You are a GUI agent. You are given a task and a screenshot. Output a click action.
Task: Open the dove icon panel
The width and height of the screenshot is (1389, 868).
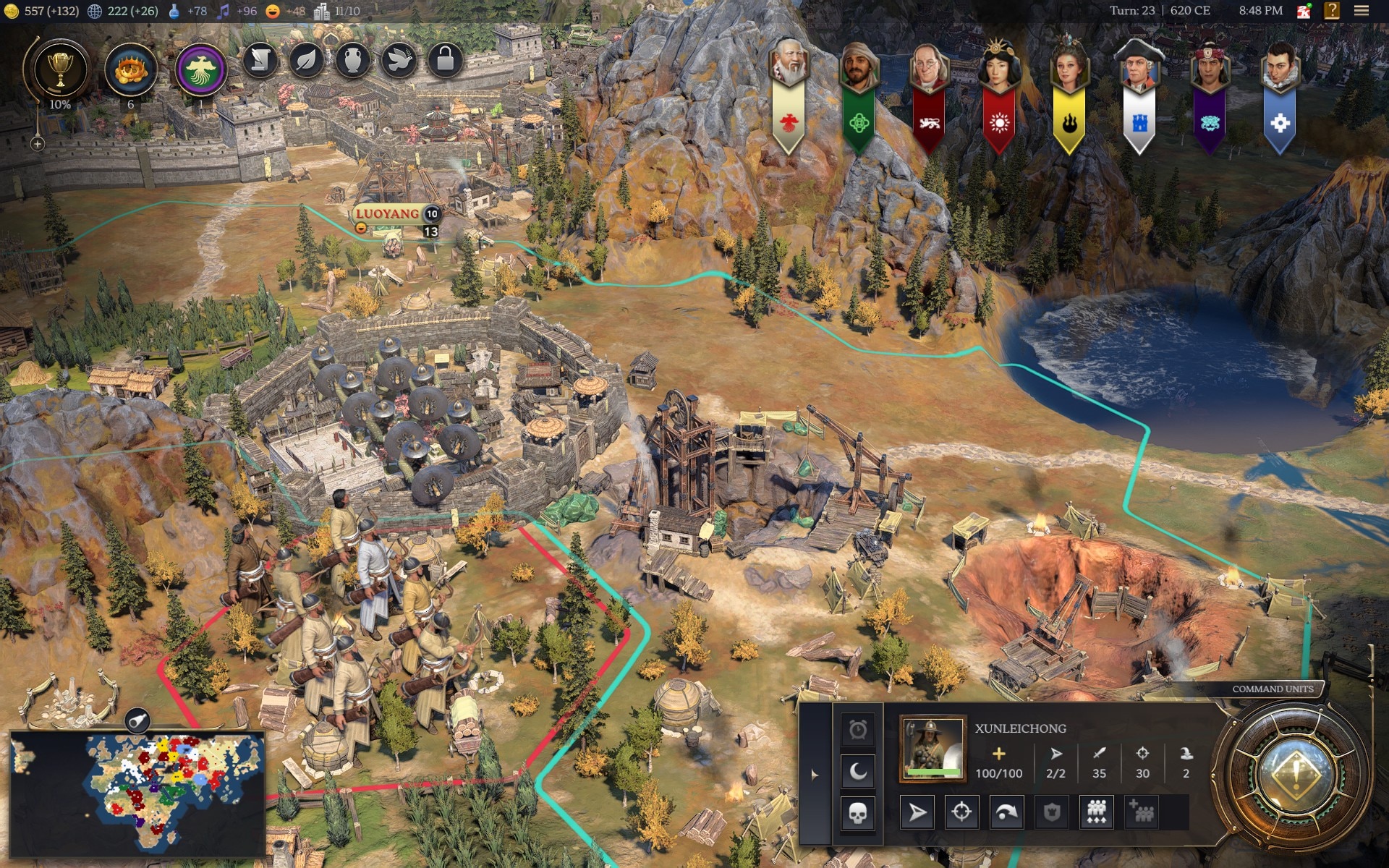tap(399, 60)
